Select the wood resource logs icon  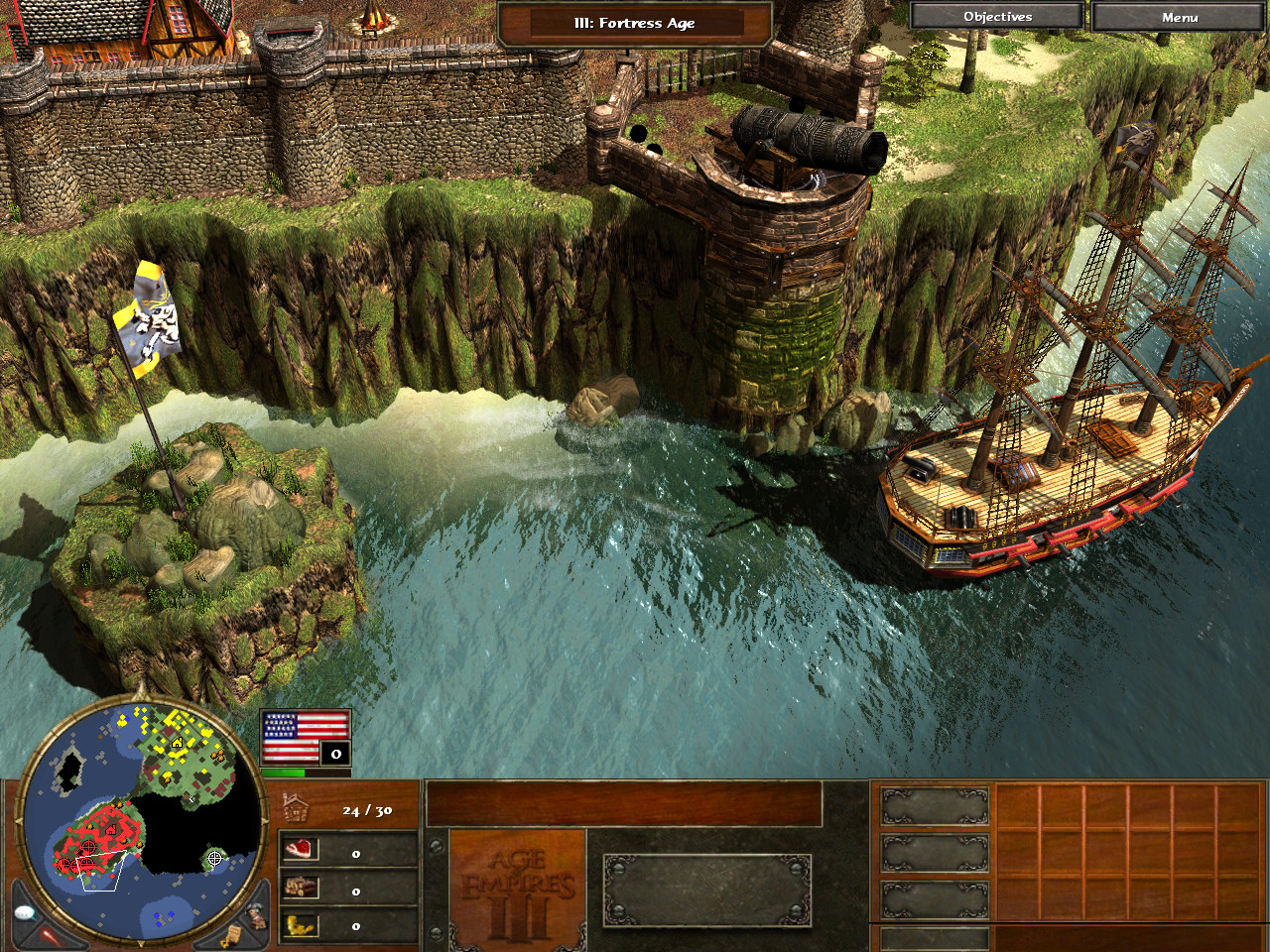300,888
